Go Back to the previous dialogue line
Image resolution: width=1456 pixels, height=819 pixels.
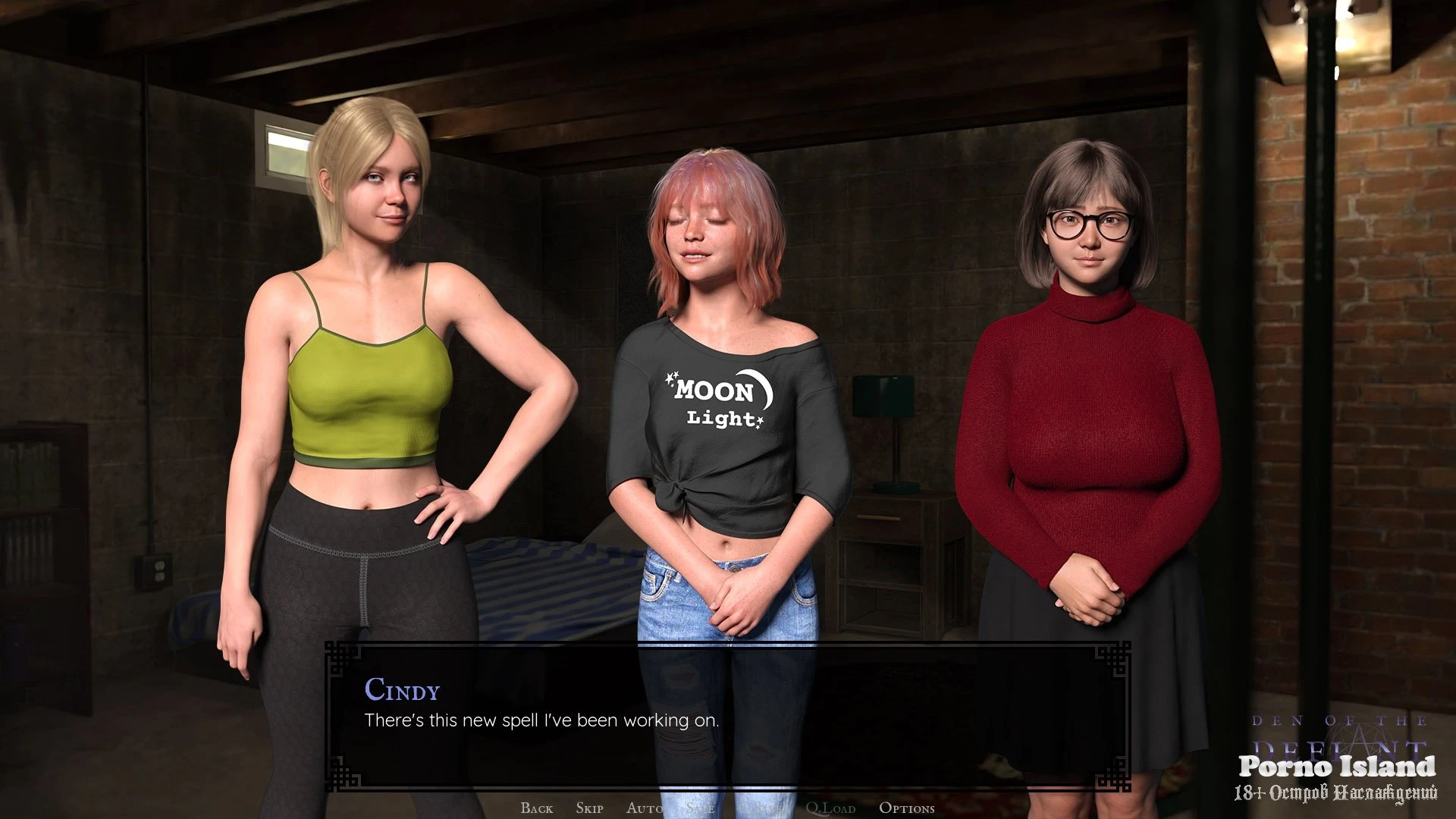coord(536,808)
